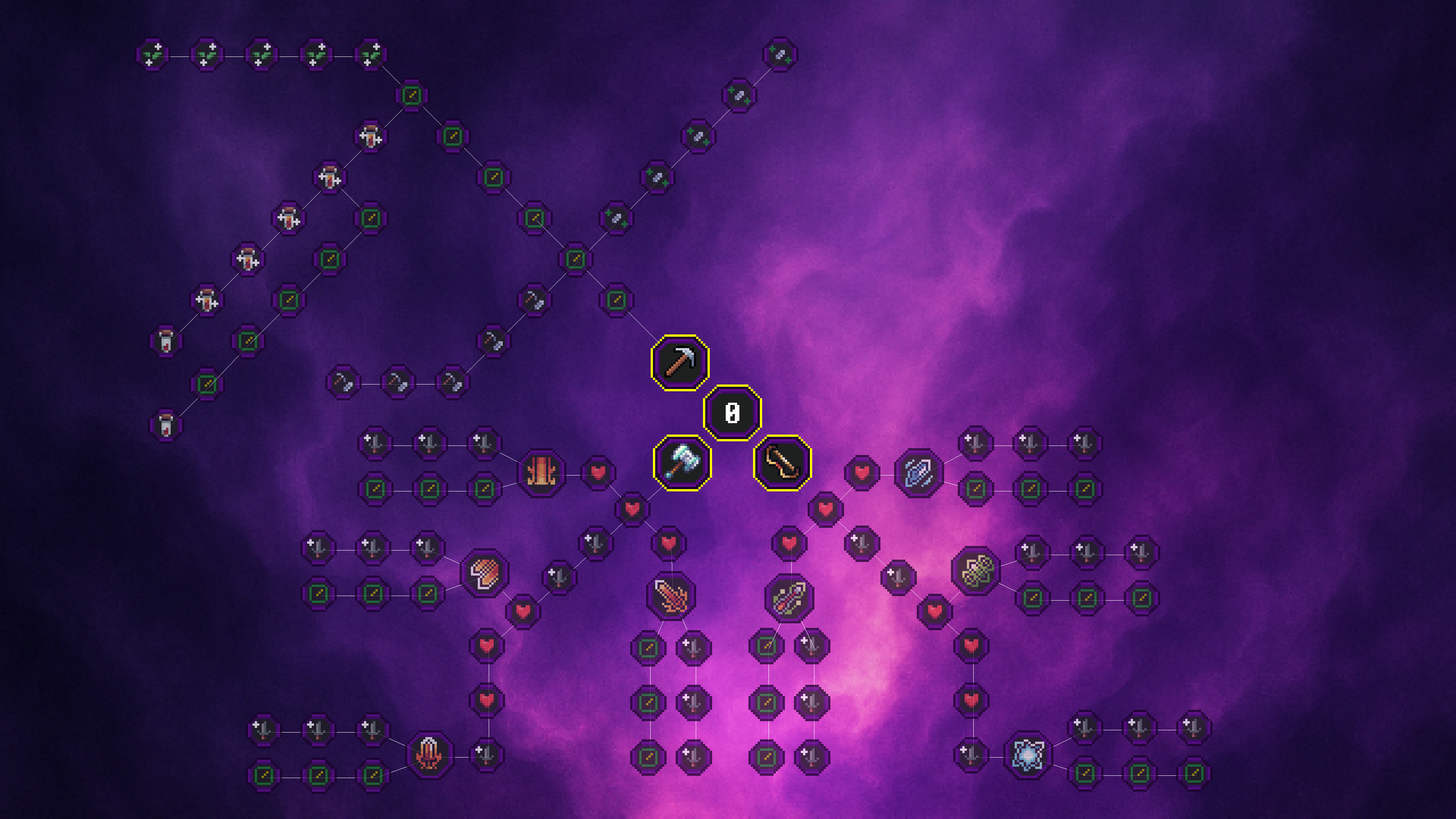Open the silver sword node above the bee skill
The height and width of the screenshot is (819, 1456).
click(1031, 552)
